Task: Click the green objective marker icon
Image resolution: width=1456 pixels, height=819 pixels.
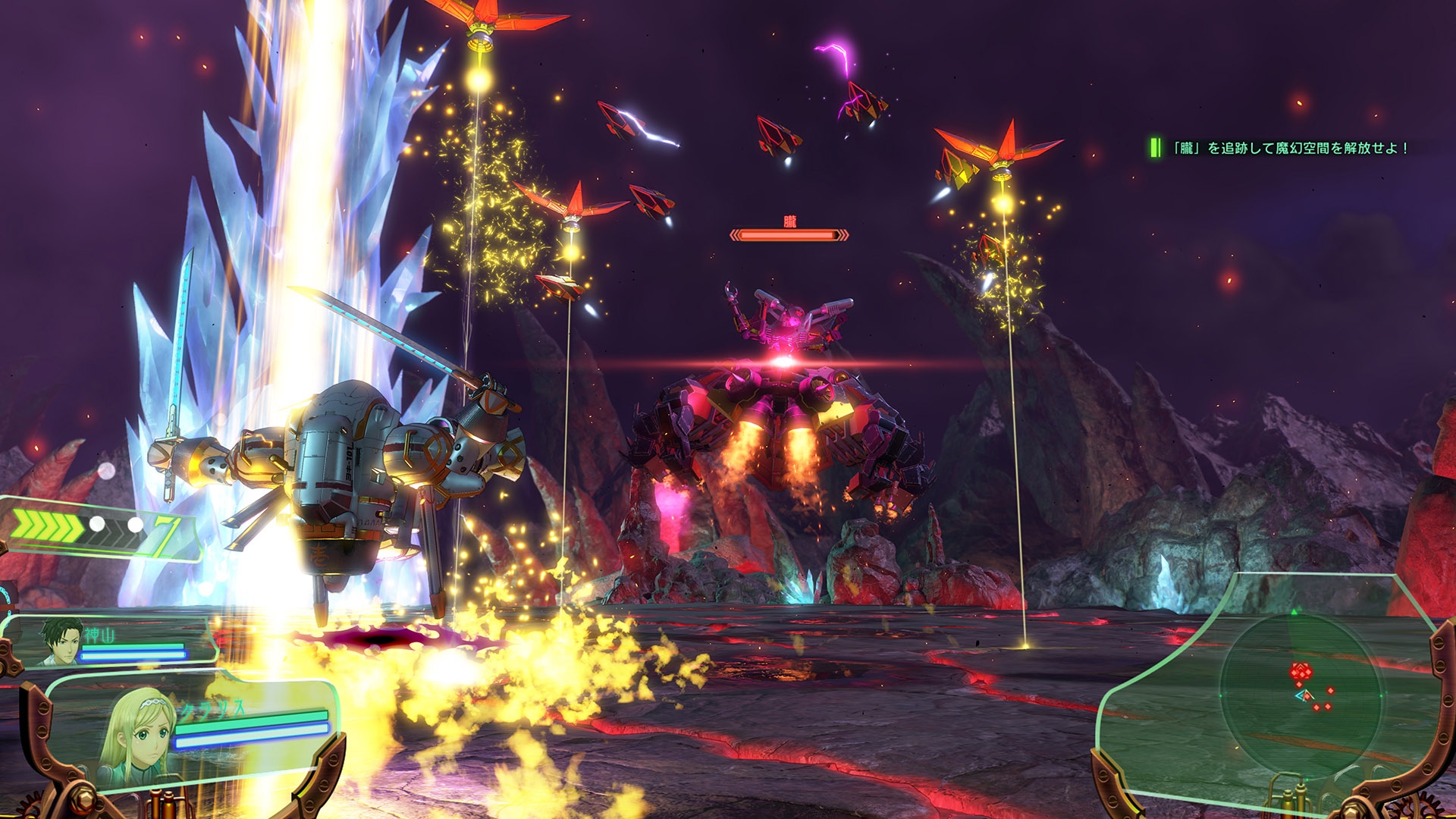Action: (1154, 146)
